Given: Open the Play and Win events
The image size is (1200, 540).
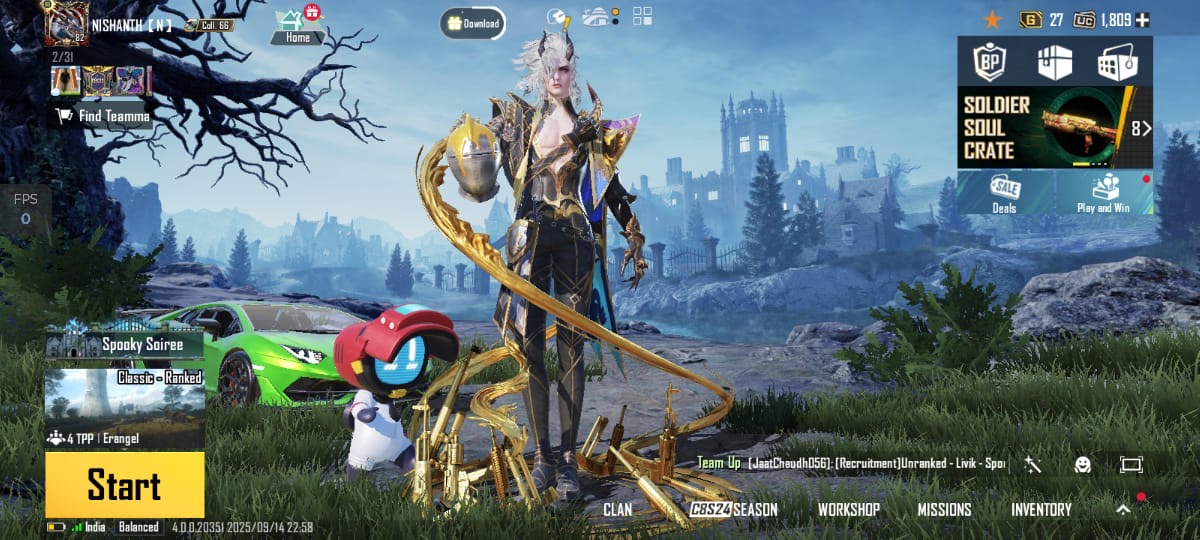Looking at the screenshot, I should pos(1101,192).
